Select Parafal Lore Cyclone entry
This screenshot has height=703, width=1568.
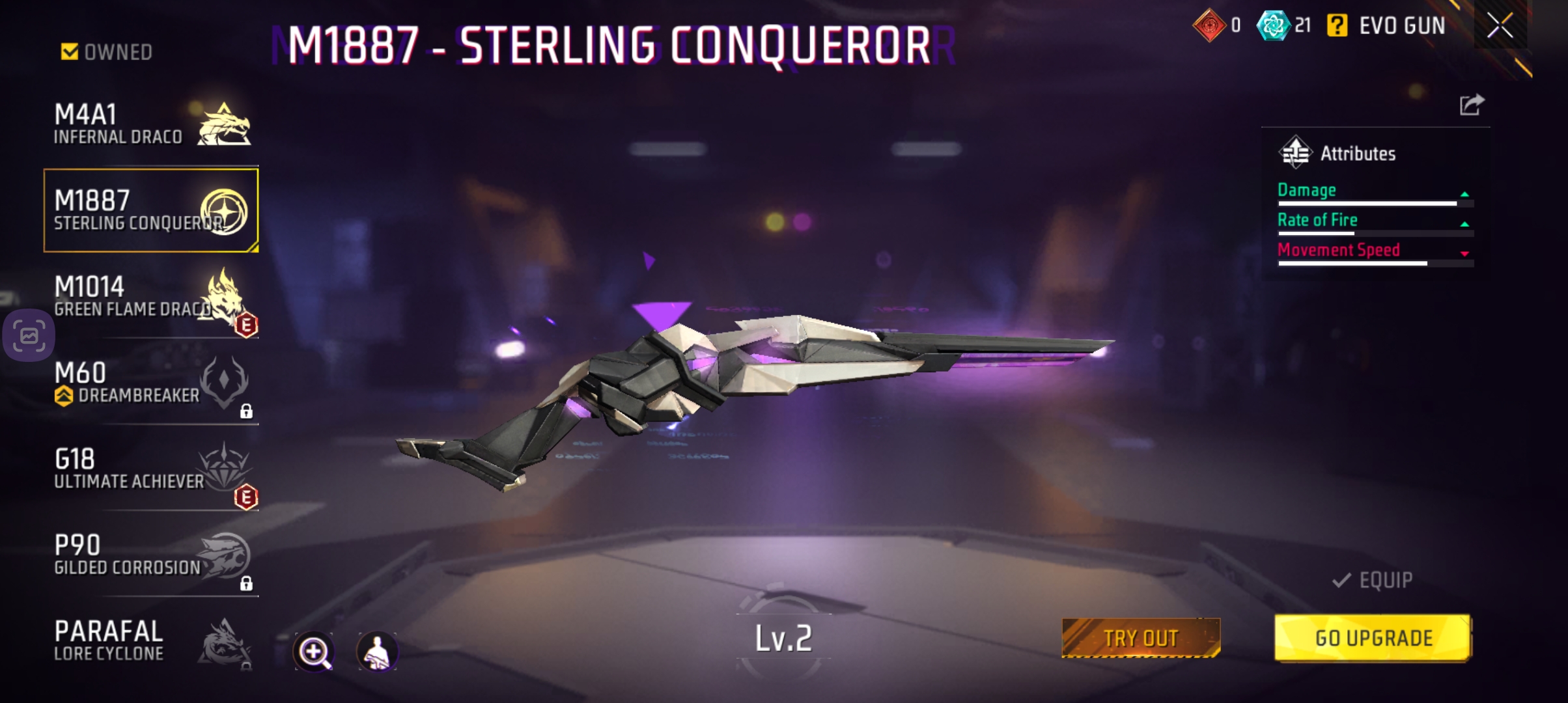151,641
